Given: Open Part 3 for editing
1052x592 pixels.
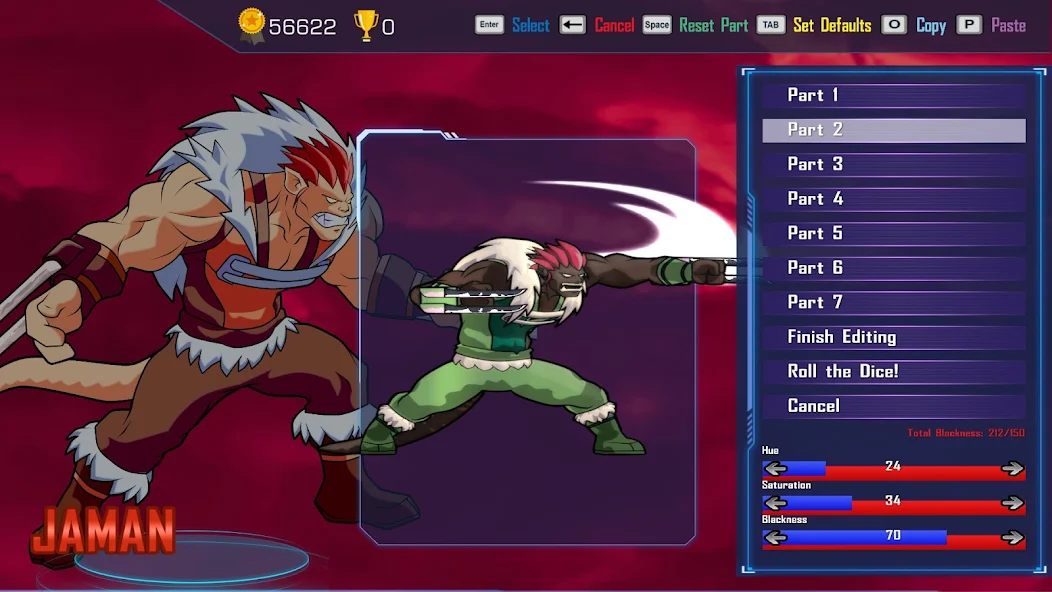Looking at the screenshot, I should pyautogui.click(x=893, y=164).
